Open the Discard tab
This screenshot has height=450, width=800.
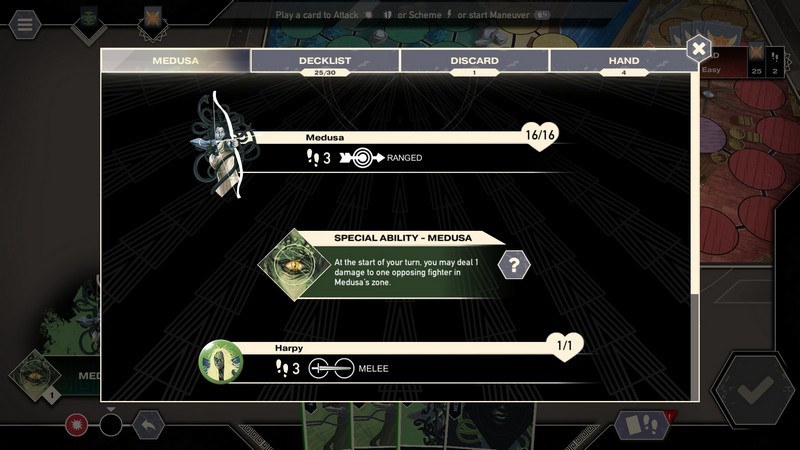pos(474,61)
